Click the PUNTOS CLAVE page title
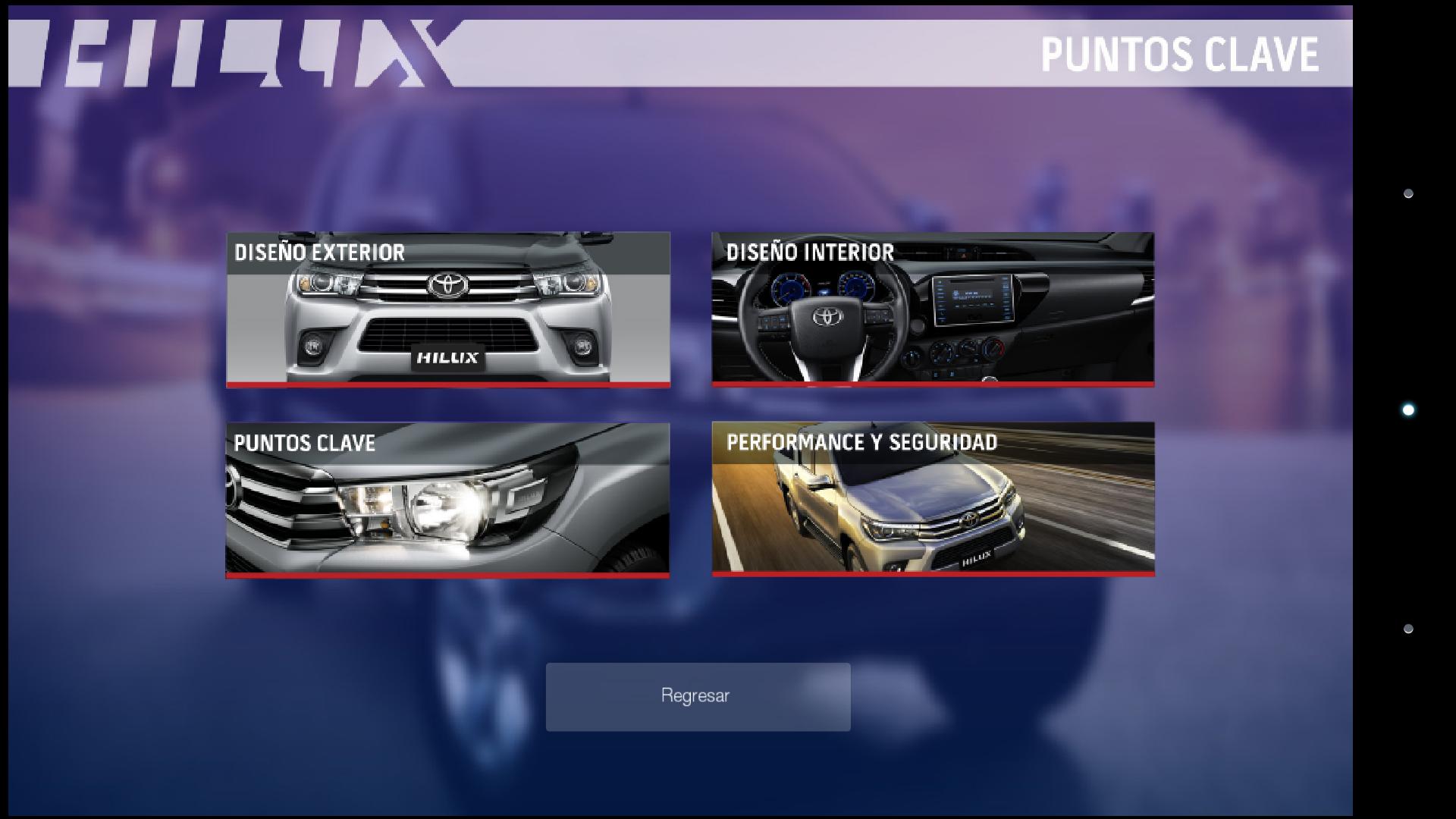The width and height of the screenshot is (1456, 819). coord(1180,53)
